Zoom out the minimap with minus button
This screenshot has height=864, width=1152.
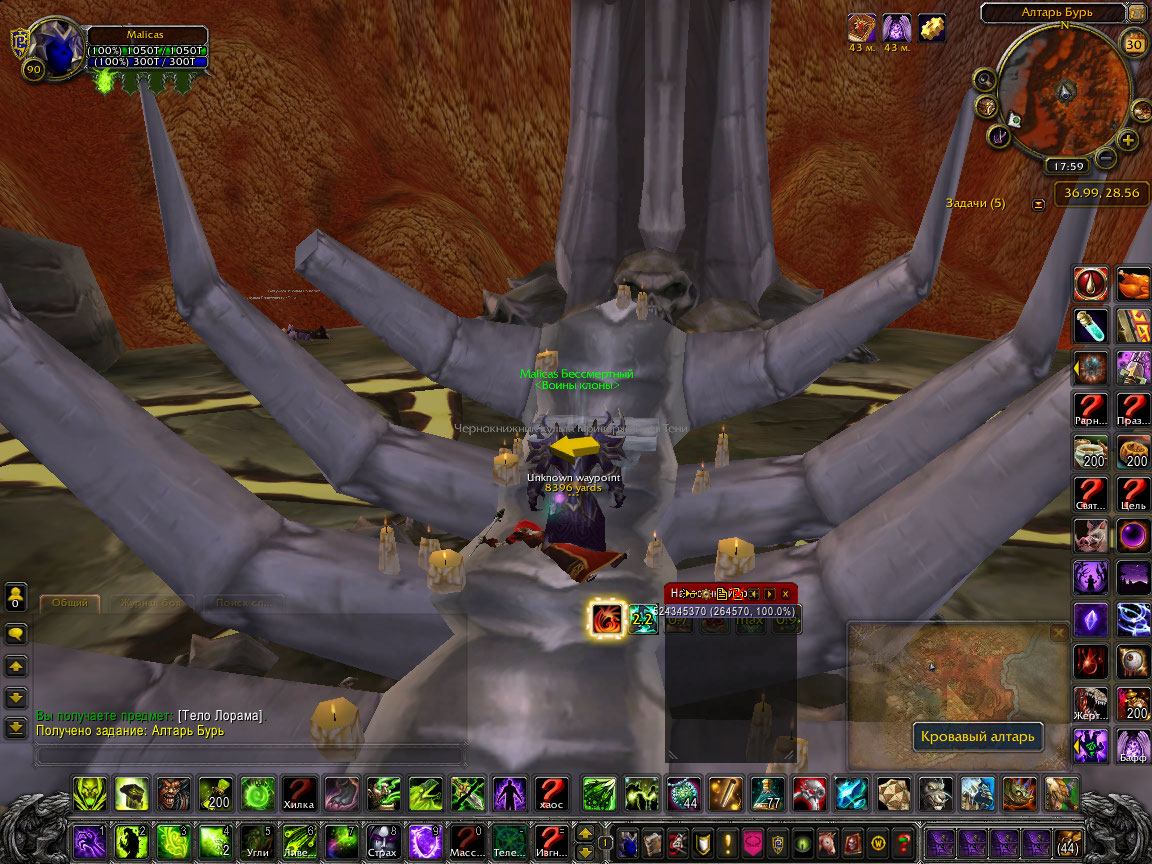(1105, 158)
